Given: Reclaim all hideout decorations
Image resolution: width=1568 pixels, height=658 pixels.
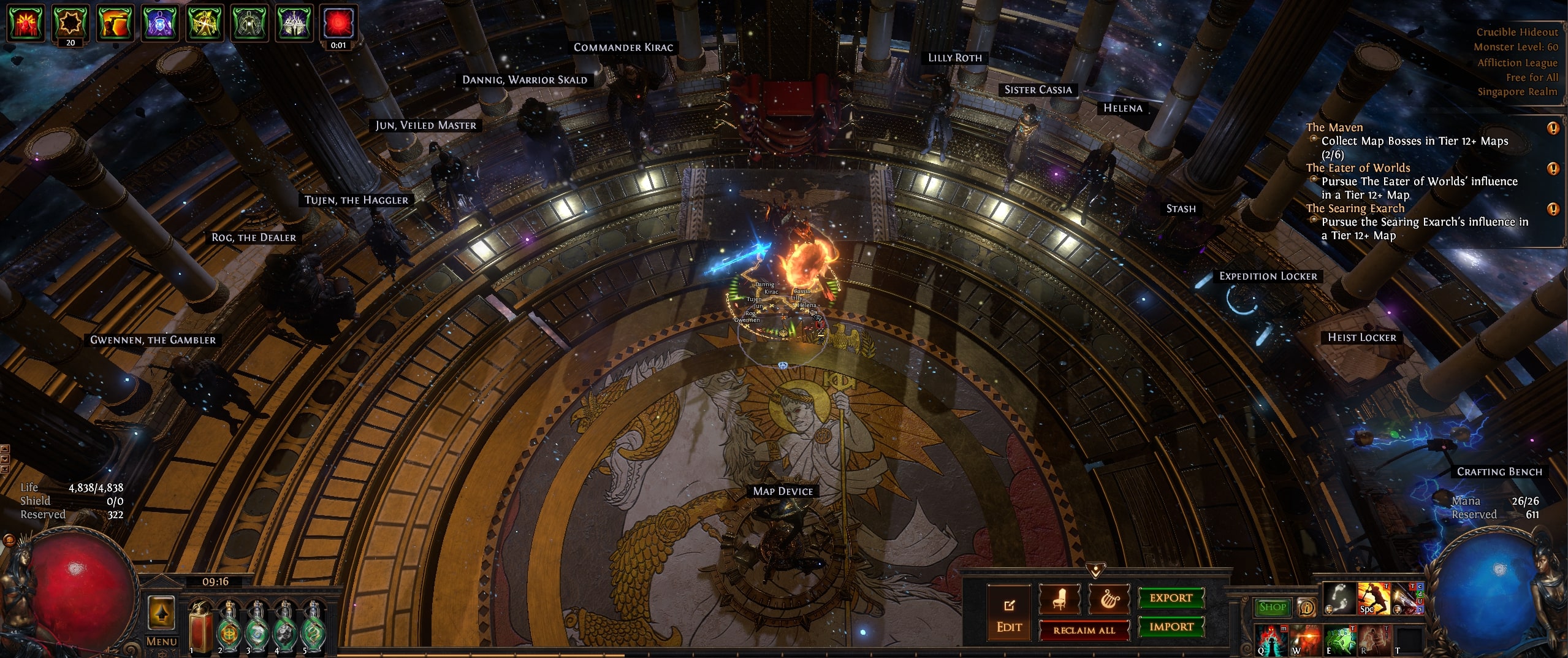Looking at the screenshot, I should 1084,630.
